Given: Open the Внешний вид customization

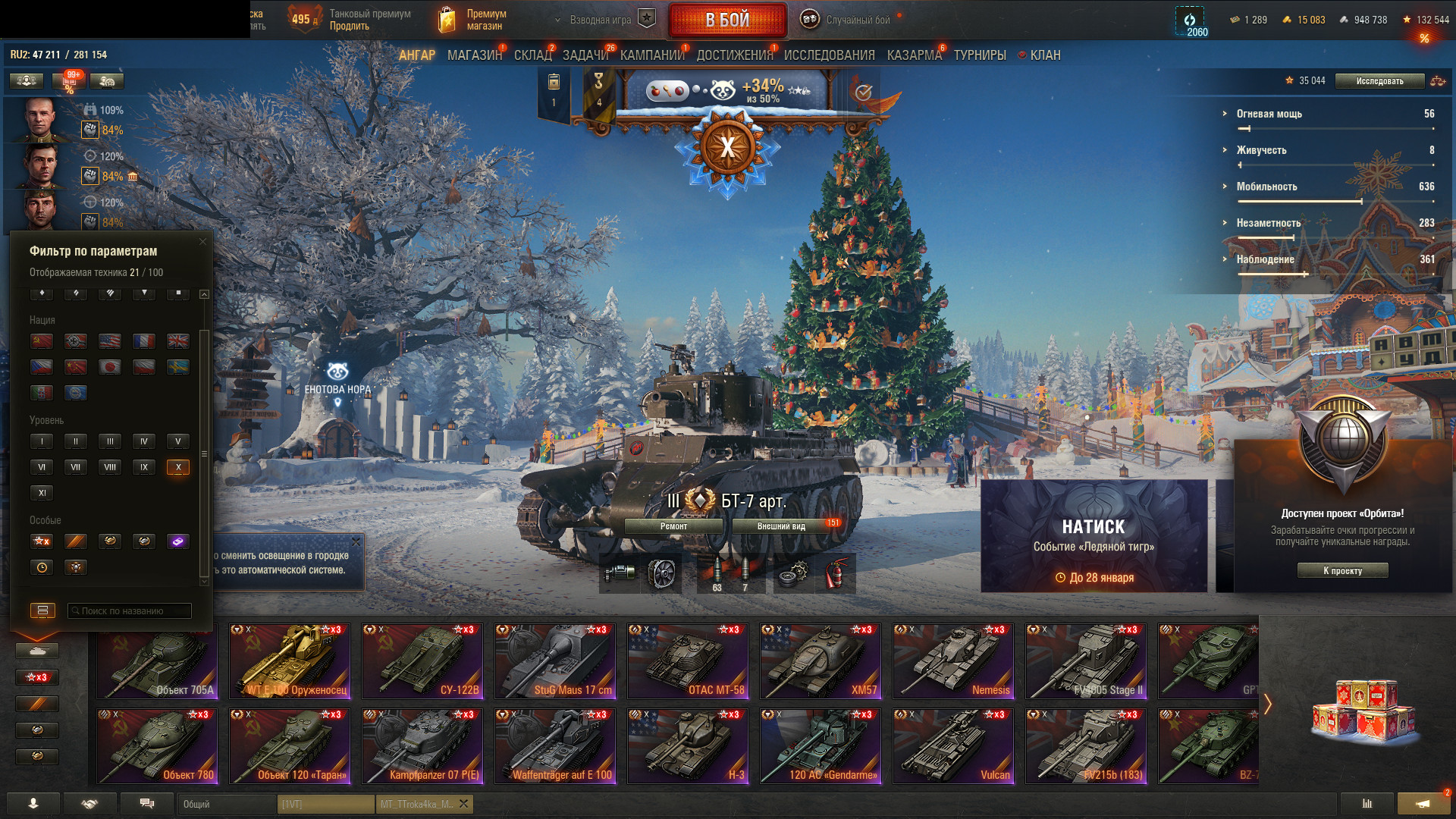Looking at the screenshot, I should pos(781,526).
